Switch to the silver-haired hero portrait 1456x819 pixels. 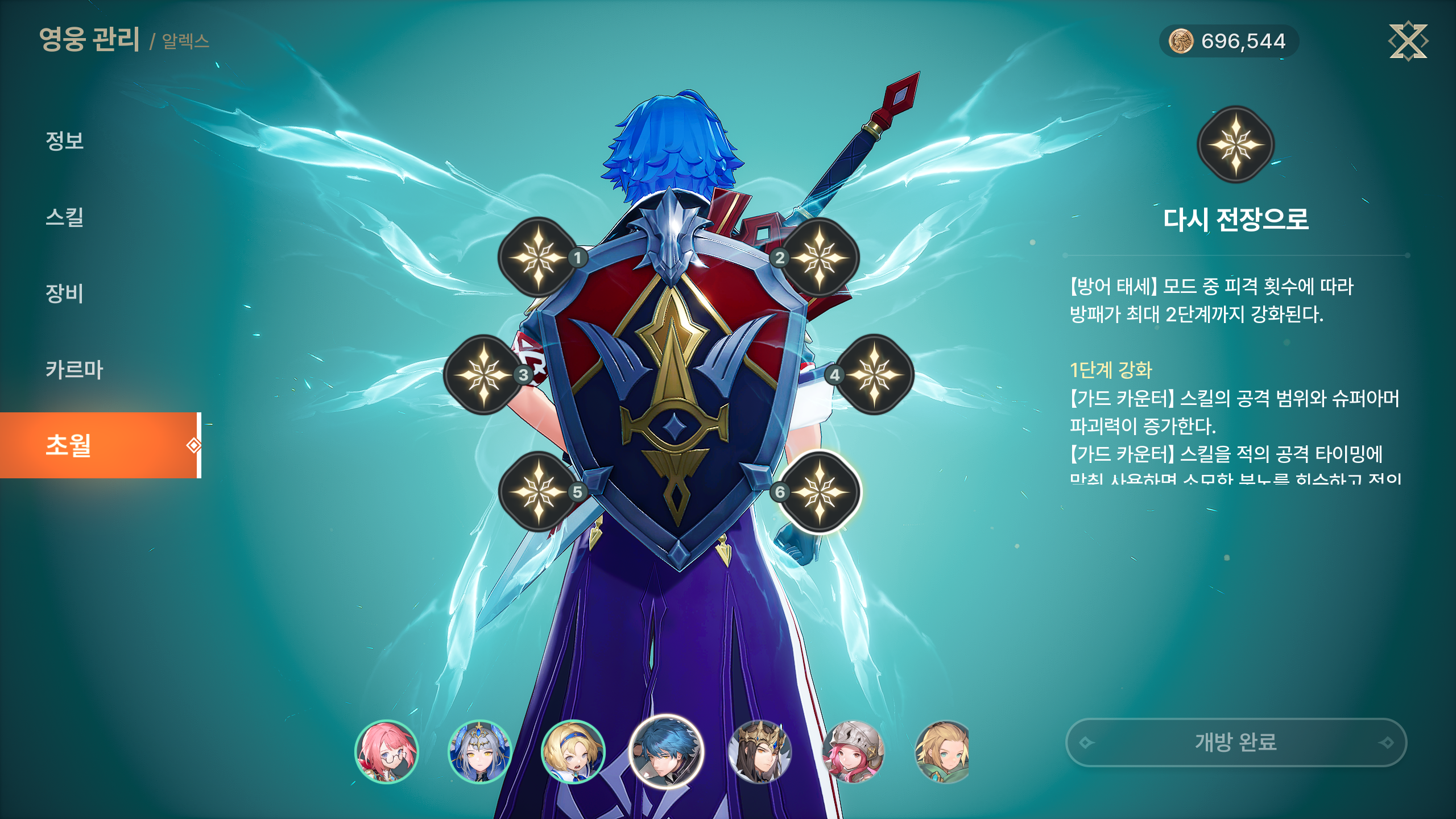(480, 752)
